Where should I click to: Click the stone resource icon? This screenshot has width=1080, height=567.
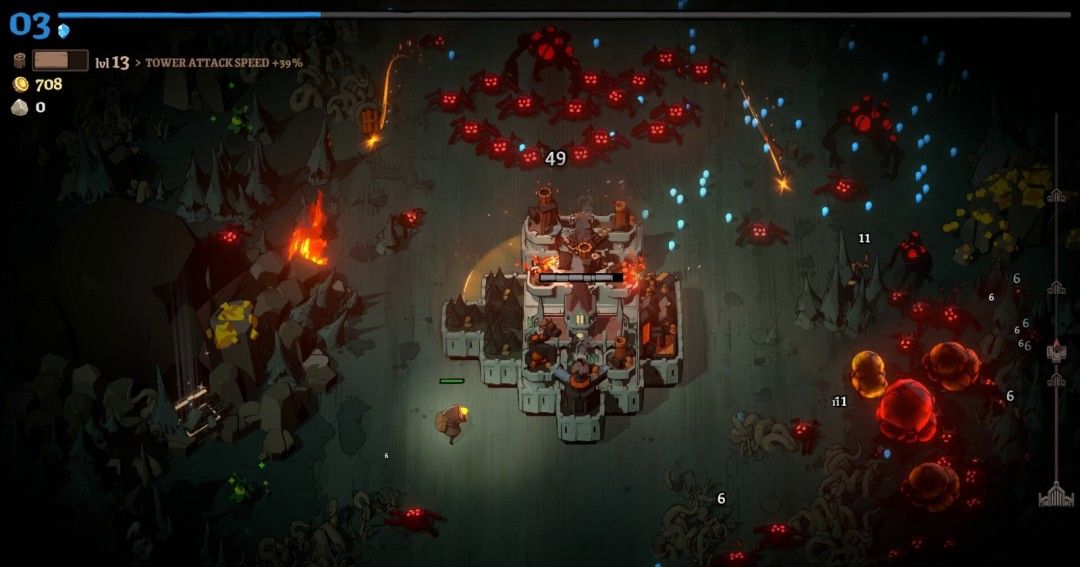[x=20, y=107]
